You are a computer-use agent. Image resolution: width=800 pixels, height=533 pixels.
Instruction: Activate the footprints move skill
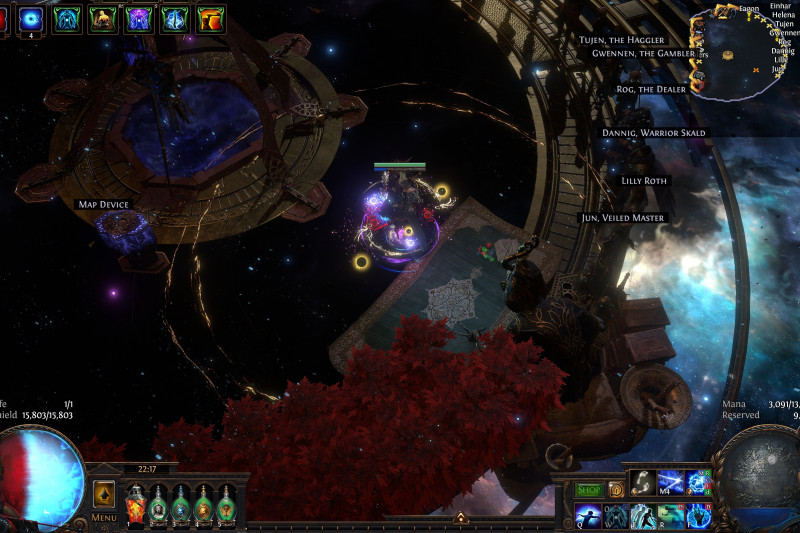pos(643,483)
